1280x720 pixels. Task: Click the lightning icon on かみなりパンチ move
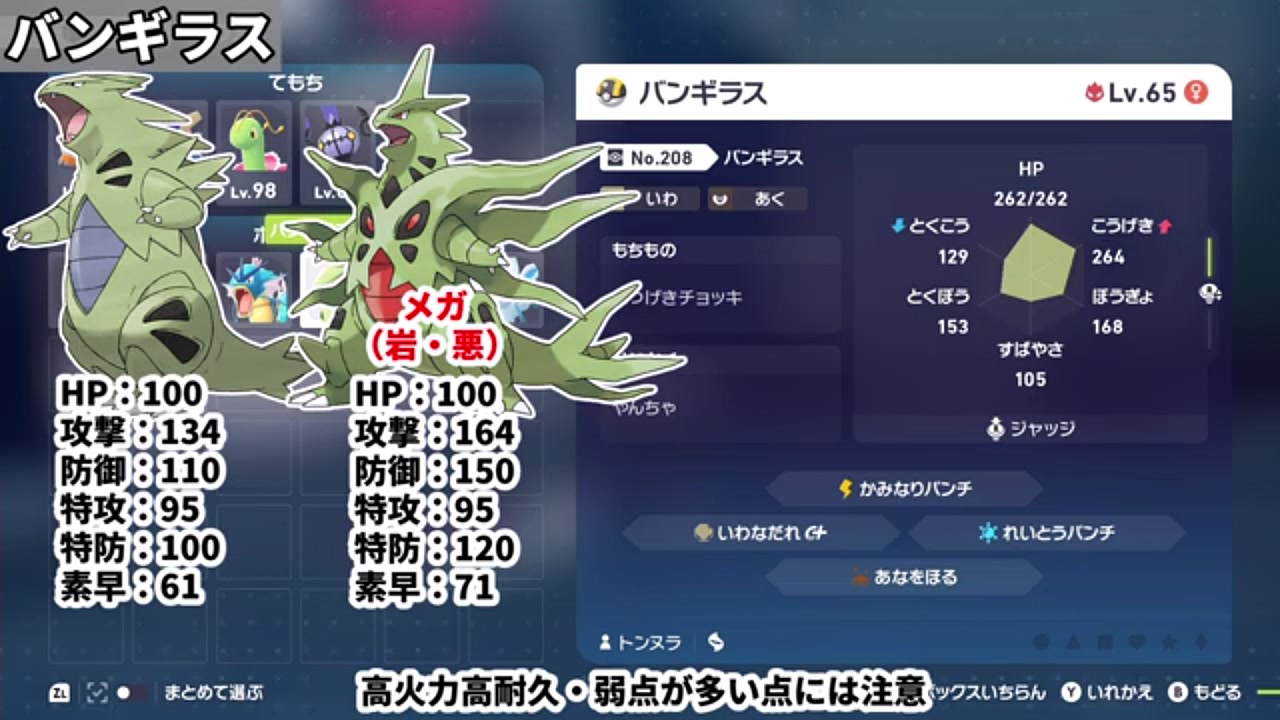(x=845, y=488)
